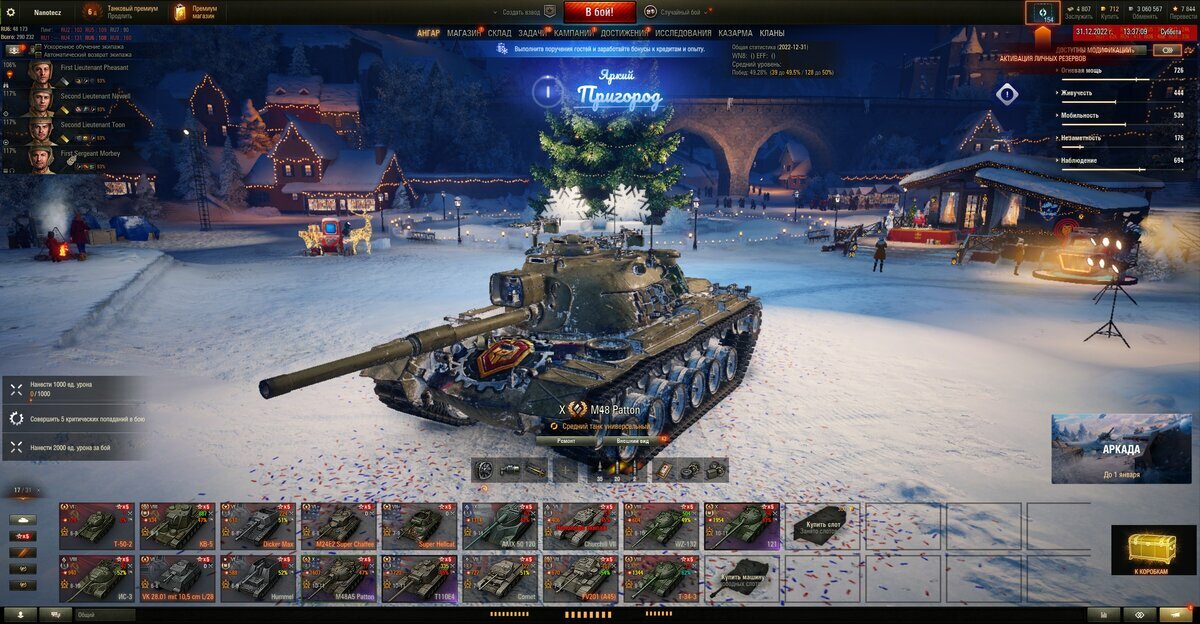Screen dimensions: 1200x624
Task: Choose the Dicker Max tank
Action: click(x=257, y=525)
